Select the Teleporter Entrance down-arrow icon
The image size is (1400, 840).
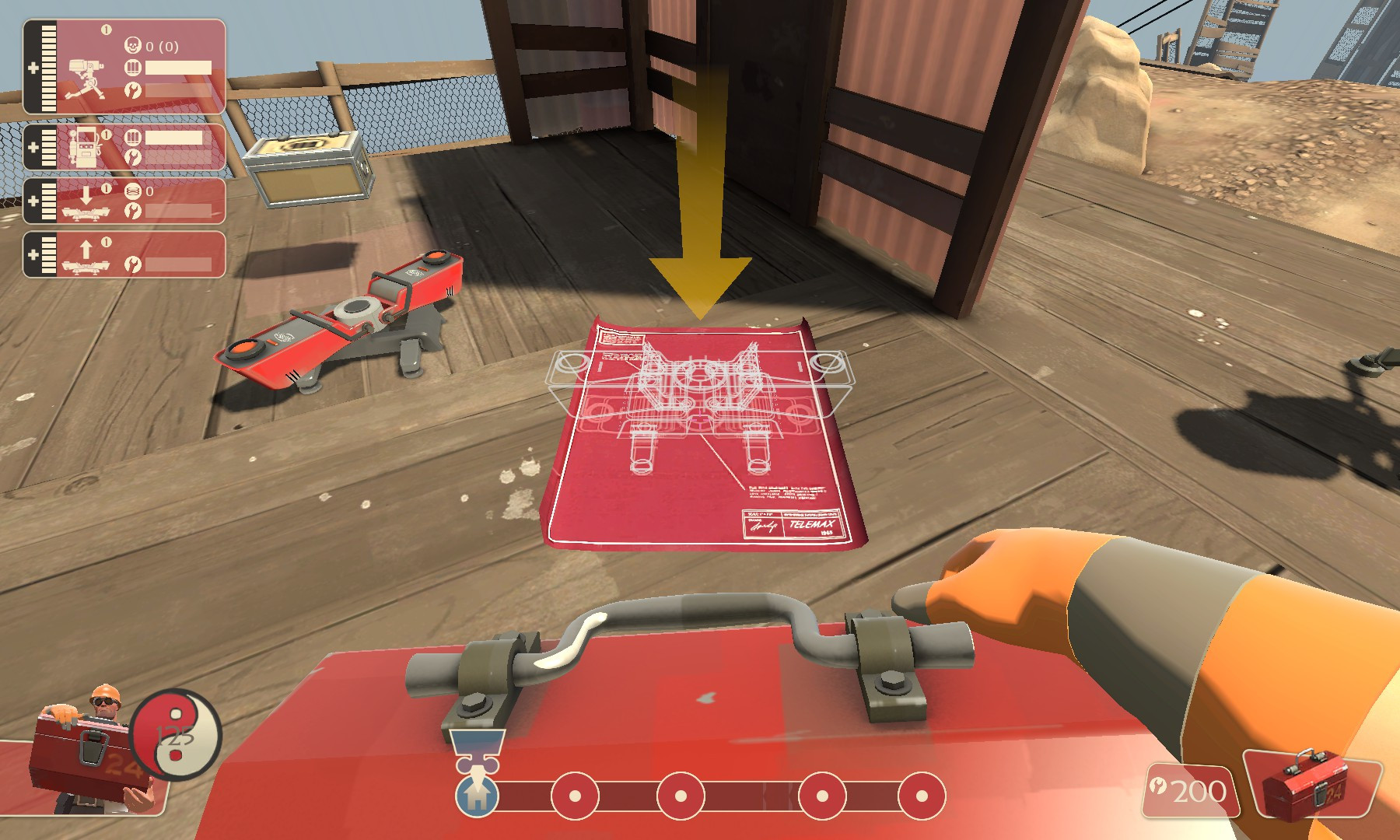86,194
